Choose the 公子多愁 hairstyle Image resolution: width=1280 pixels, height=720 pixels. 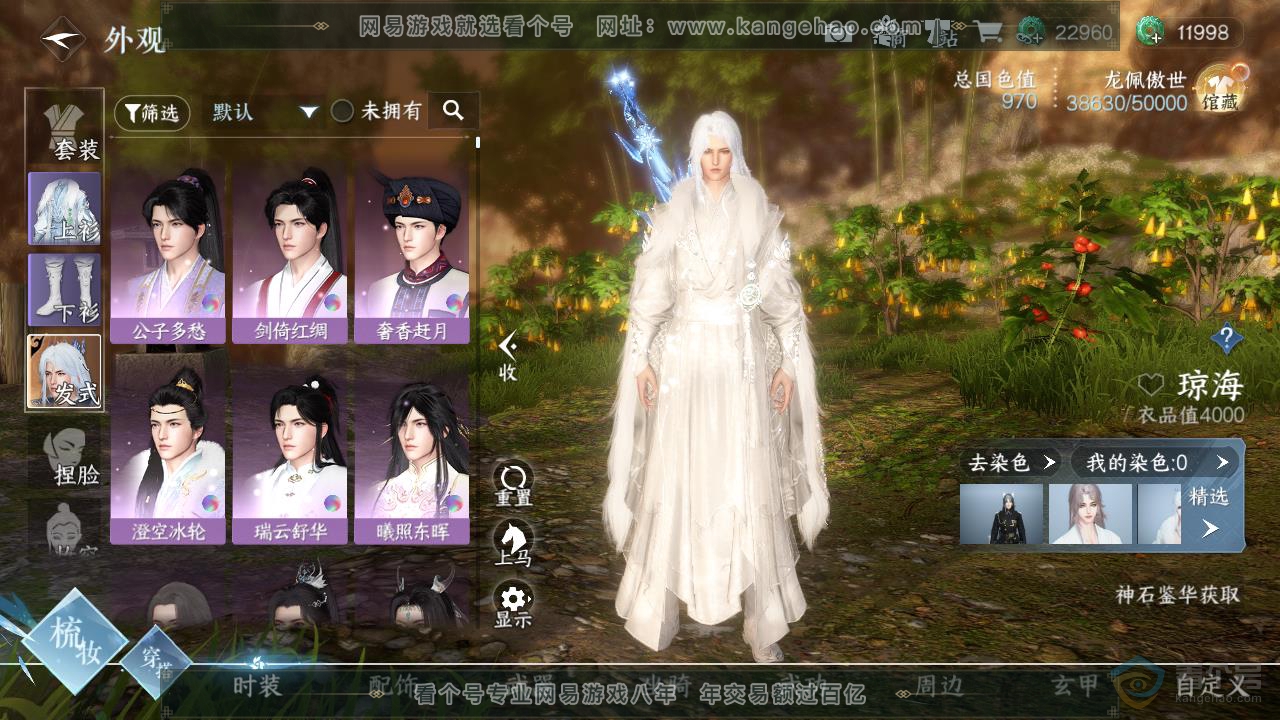(169, 256)
